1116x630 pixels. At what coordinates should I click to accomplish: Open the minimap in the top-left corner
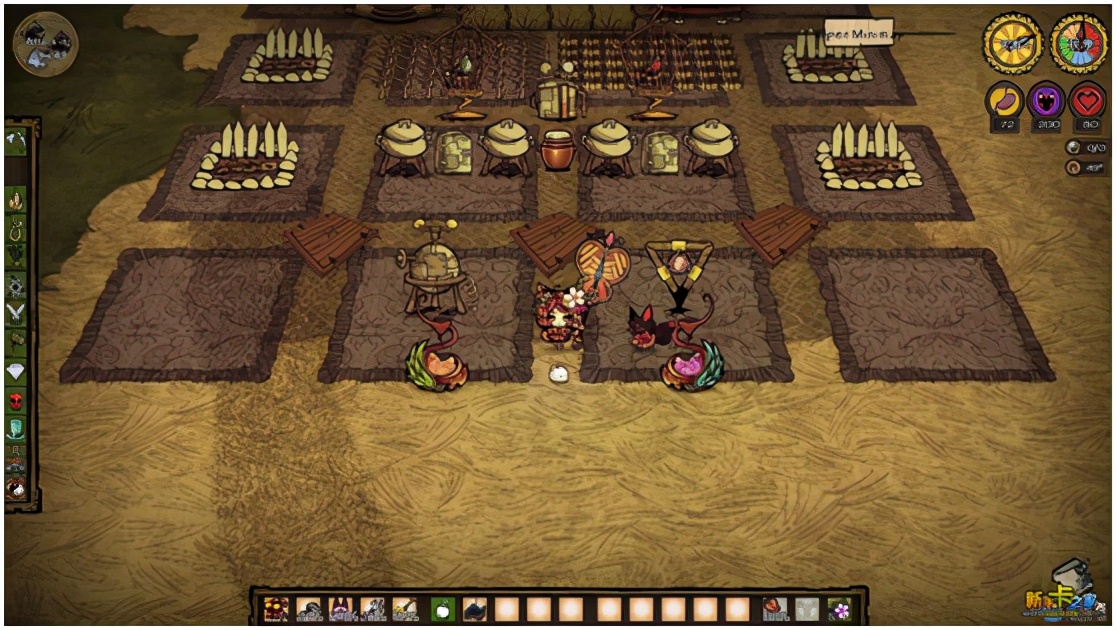(45, 43)
